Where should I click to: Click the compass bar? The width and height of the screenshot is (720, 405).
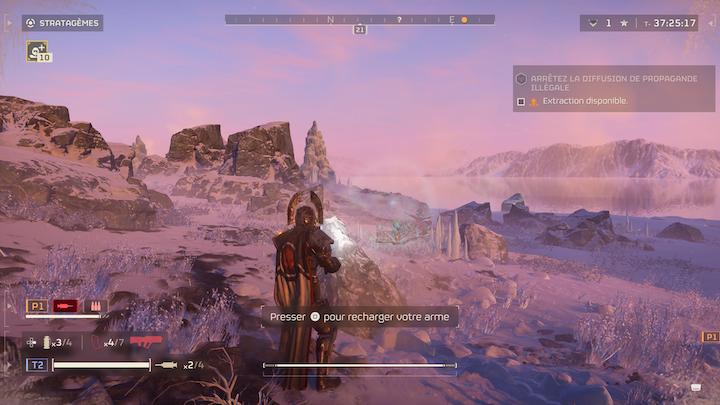coord(359,19)
